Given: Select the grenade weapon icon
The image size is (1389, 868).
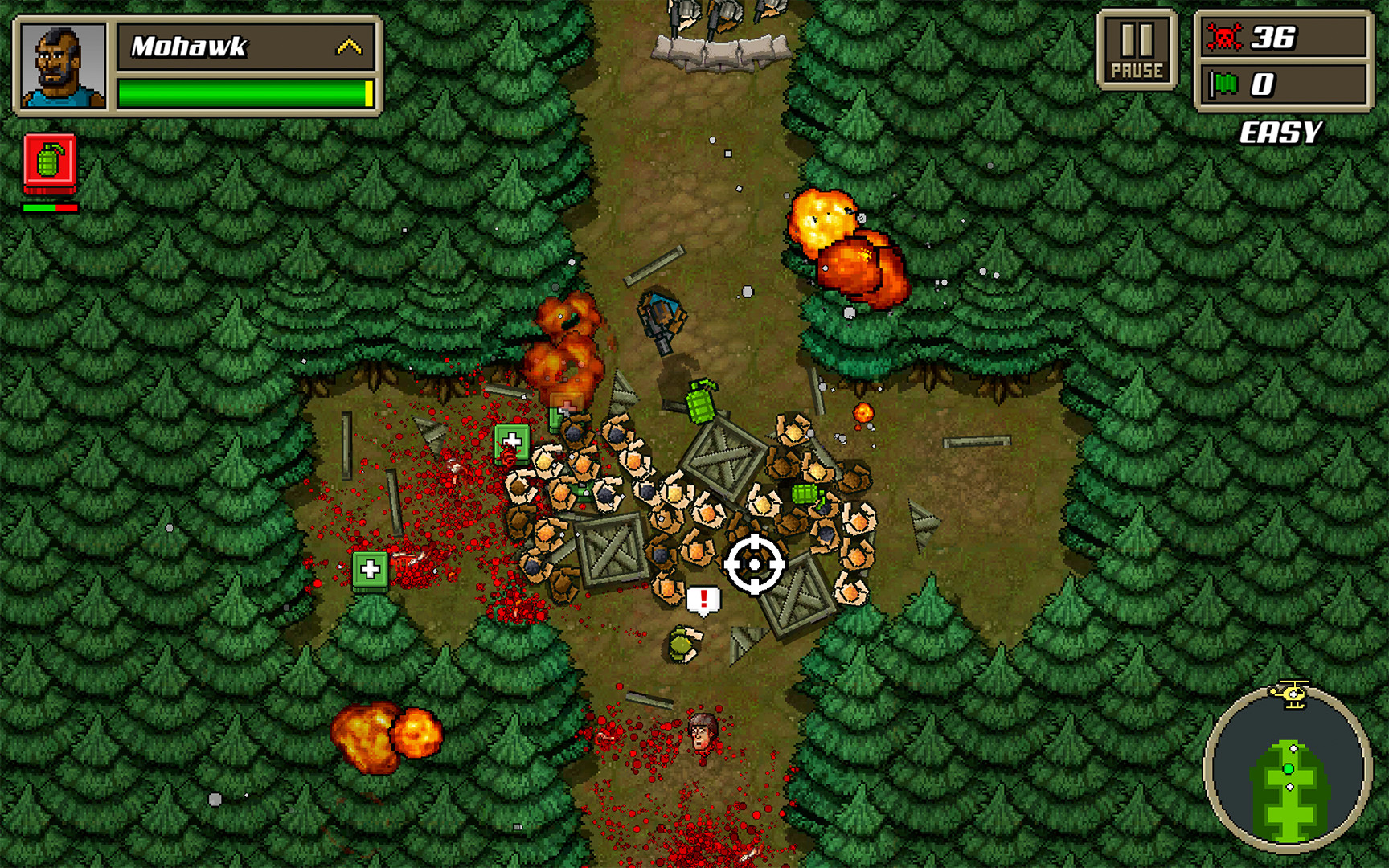Looking at the screenshot, I should (x=50, y=165).
